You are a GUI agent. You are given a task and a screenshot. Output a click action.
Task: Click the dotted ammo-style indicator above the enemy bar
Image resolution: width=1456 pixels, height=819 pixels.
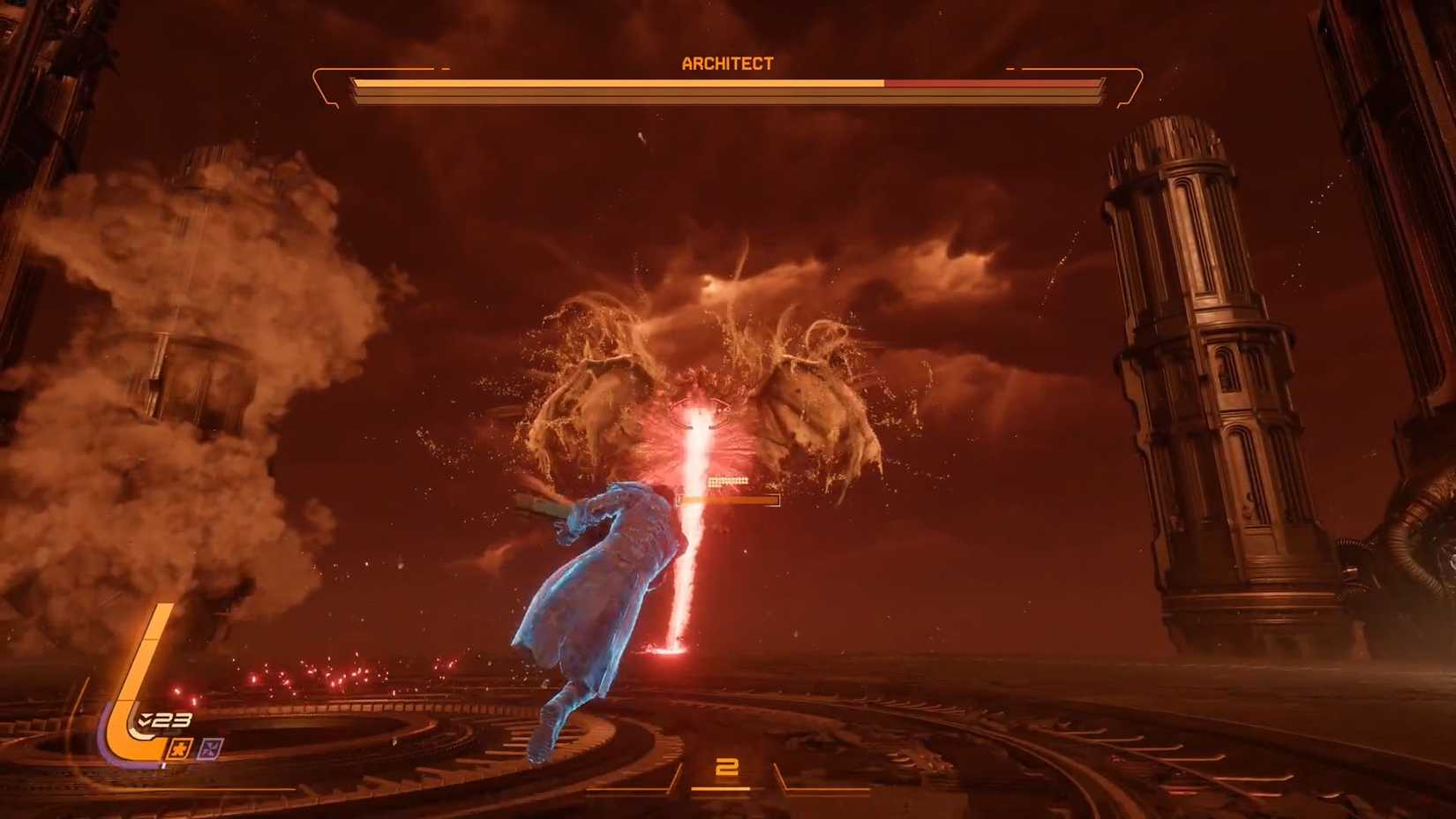click(728, 481)
